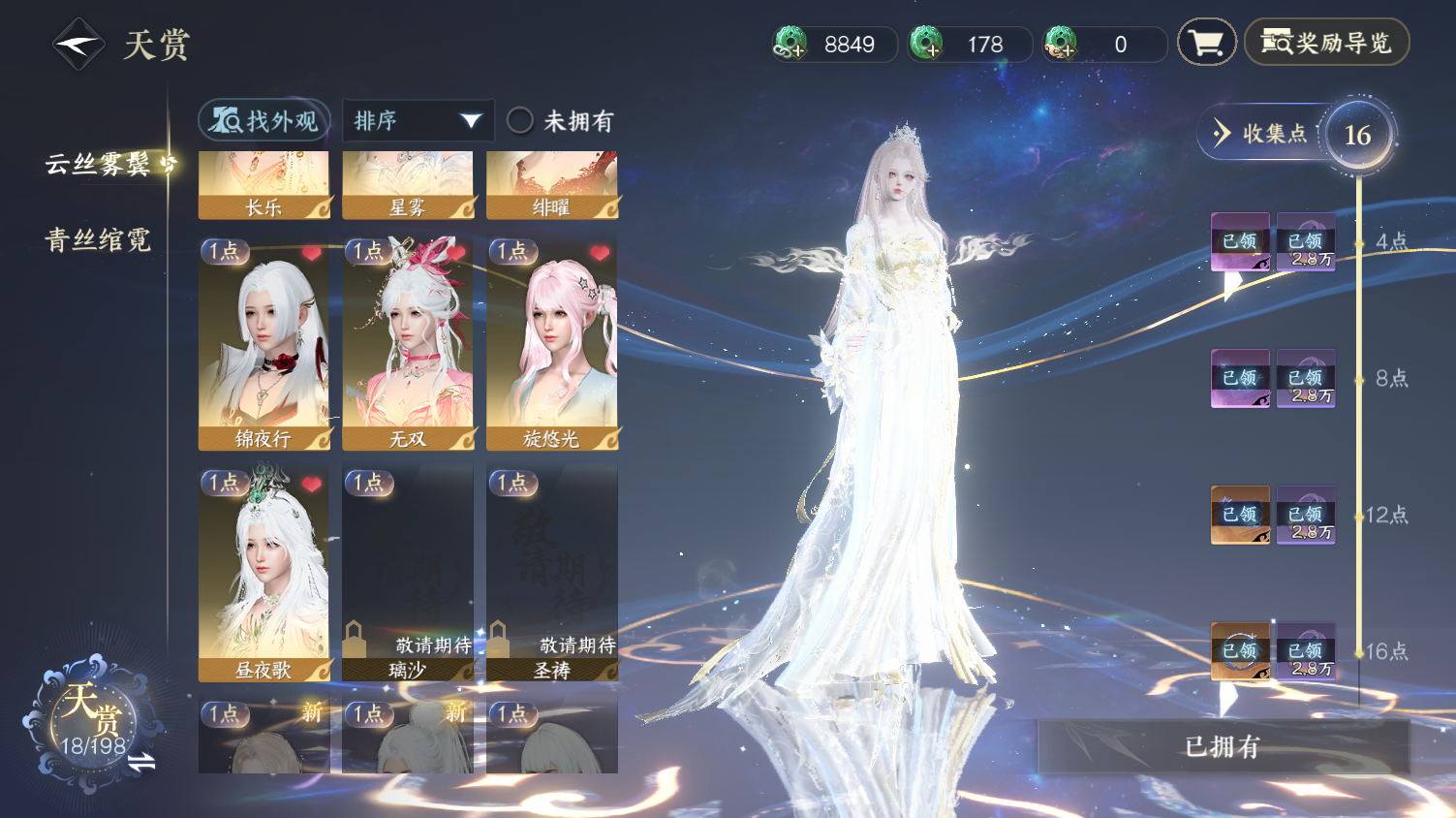The width and height of the screenshot is (1456, 818).
Task: Select the 昼夜歌 hairstyle card
Action: 263,575
